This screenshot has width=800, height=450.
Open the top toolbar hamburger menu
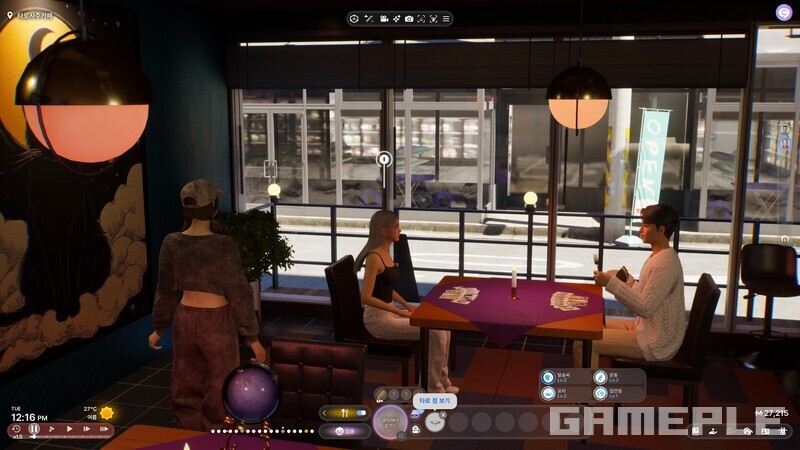tap(445, 19)
